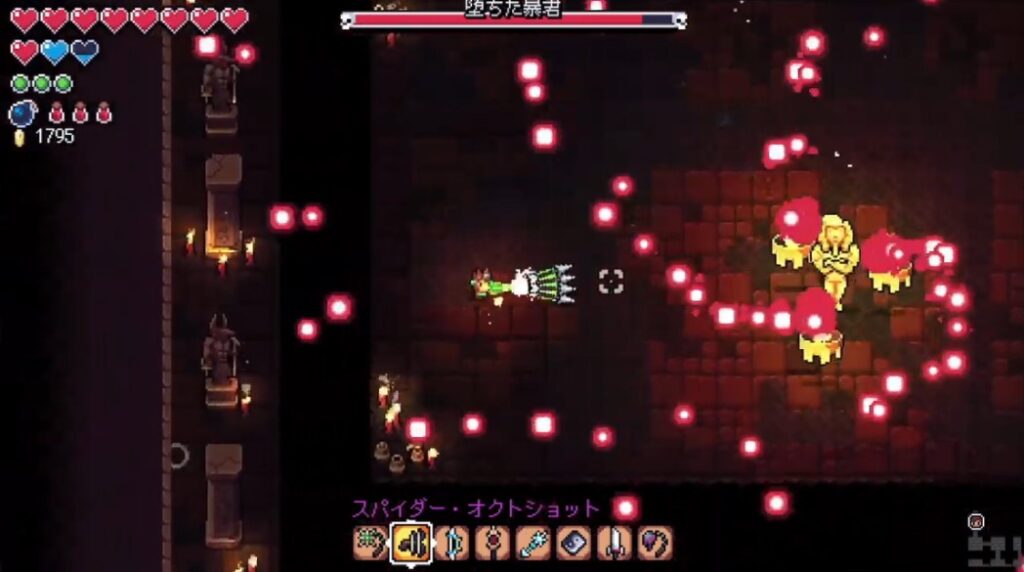Select the icy blue spear slot
1024x572 pixels.
click(x=533, y=542)
